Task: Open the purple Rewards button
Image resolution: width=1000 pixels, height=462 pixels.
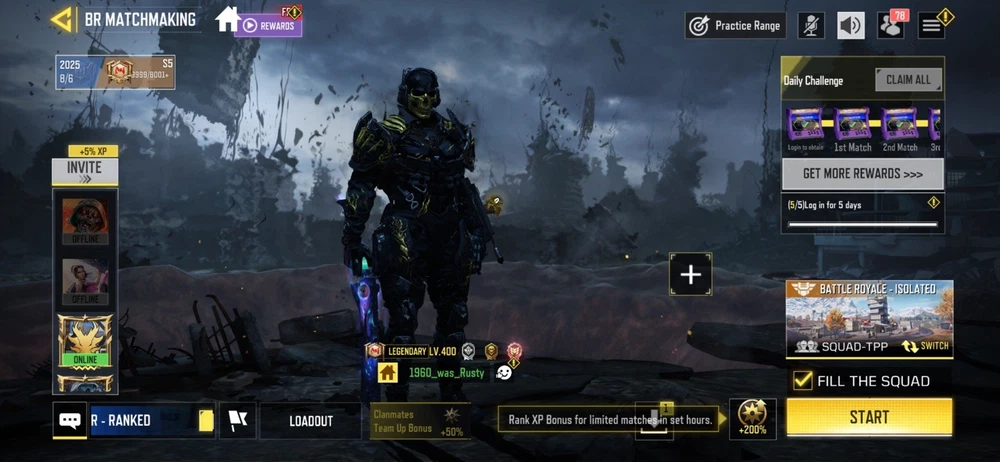Action: [x=268, y=25]
